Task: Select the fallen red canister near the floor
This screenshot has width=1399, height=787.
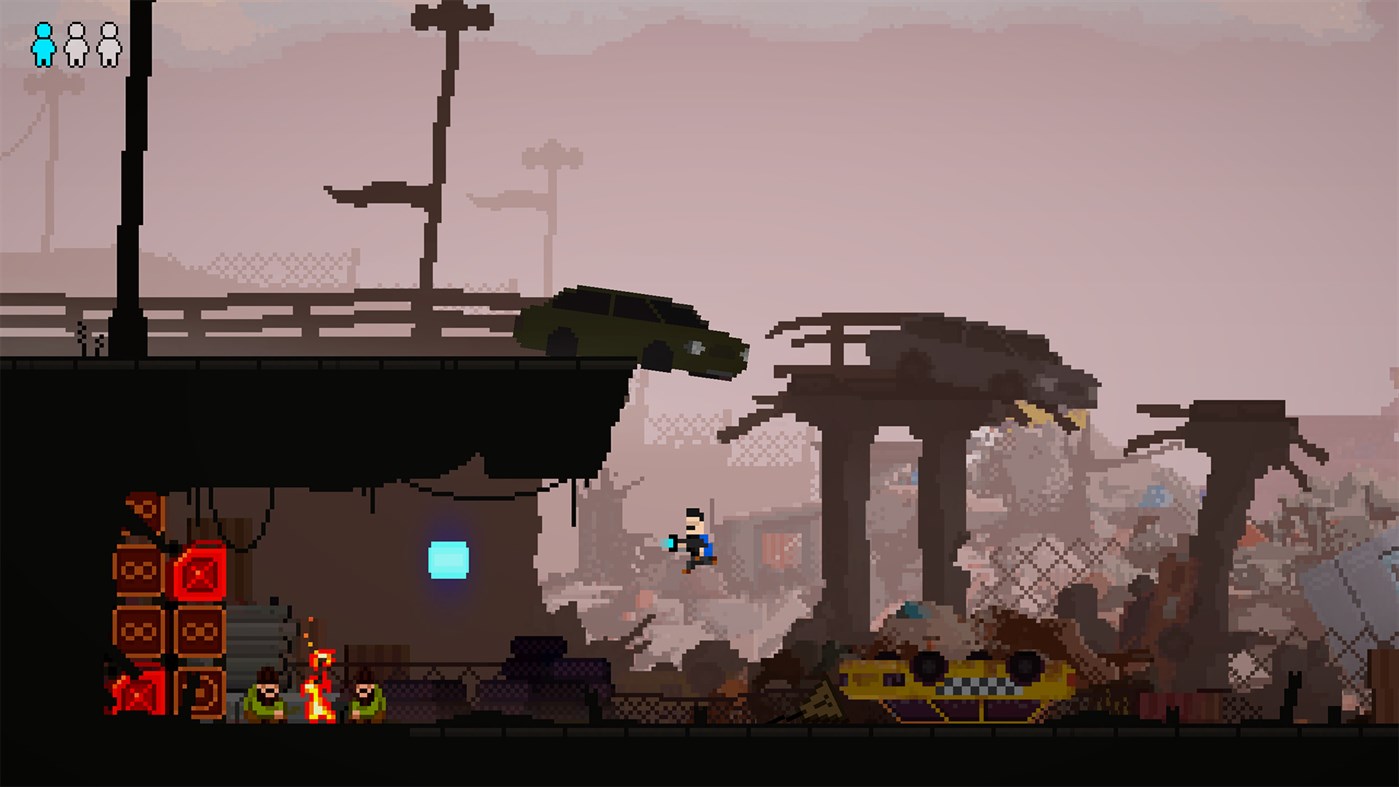Action: (135, 691)
